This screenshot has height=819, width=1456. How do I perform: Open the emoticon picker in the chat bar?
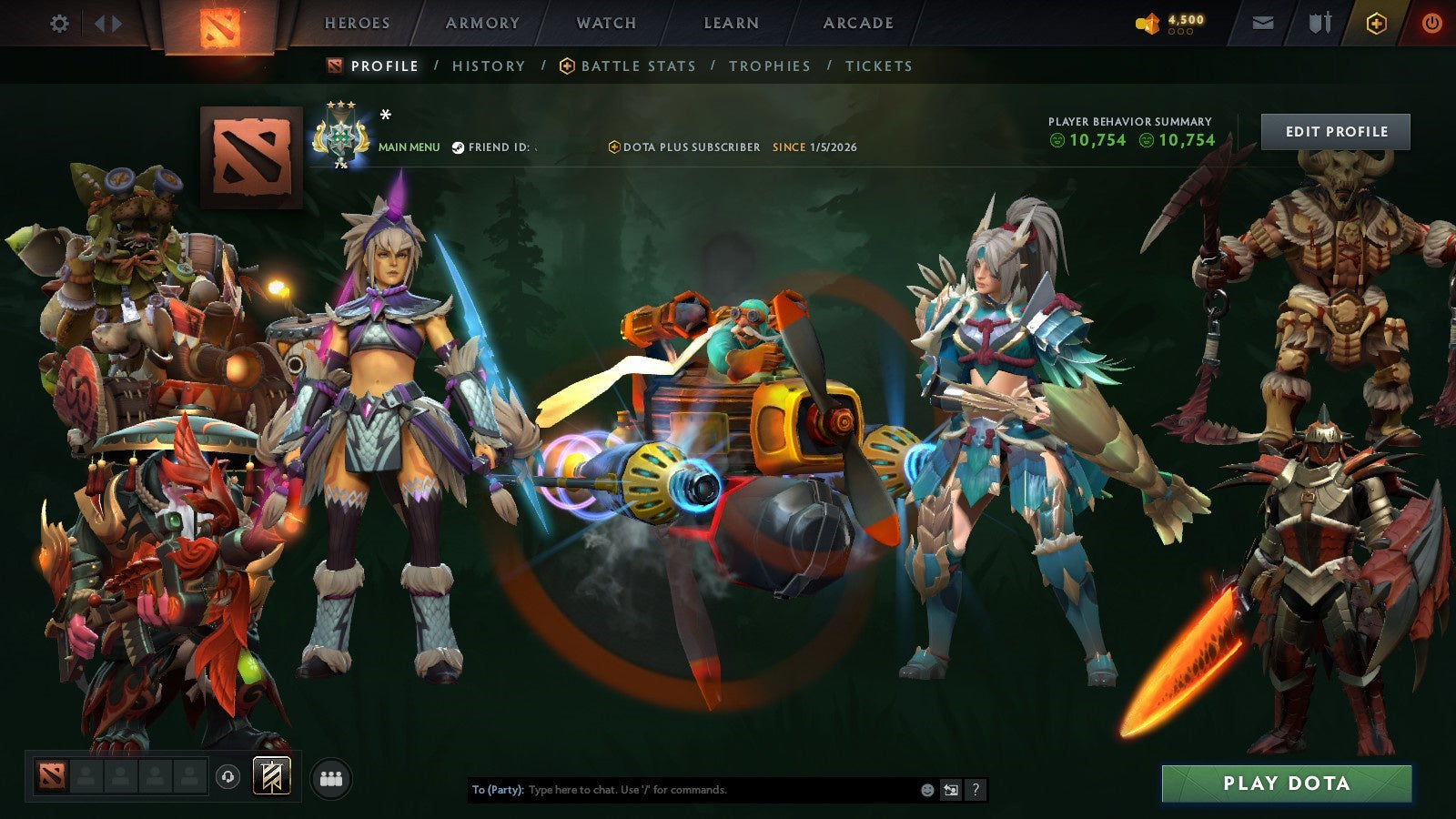click(x=926, y=789)
